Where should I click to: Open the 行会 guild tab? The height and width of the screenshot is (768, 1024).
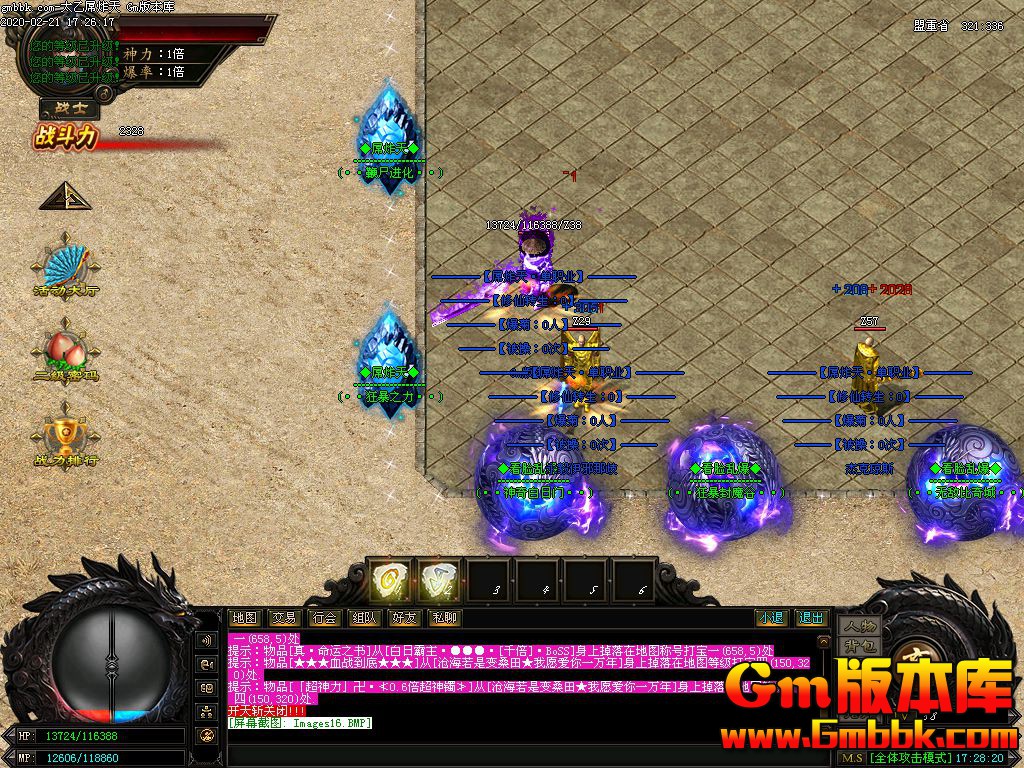[x=324, y=618]
